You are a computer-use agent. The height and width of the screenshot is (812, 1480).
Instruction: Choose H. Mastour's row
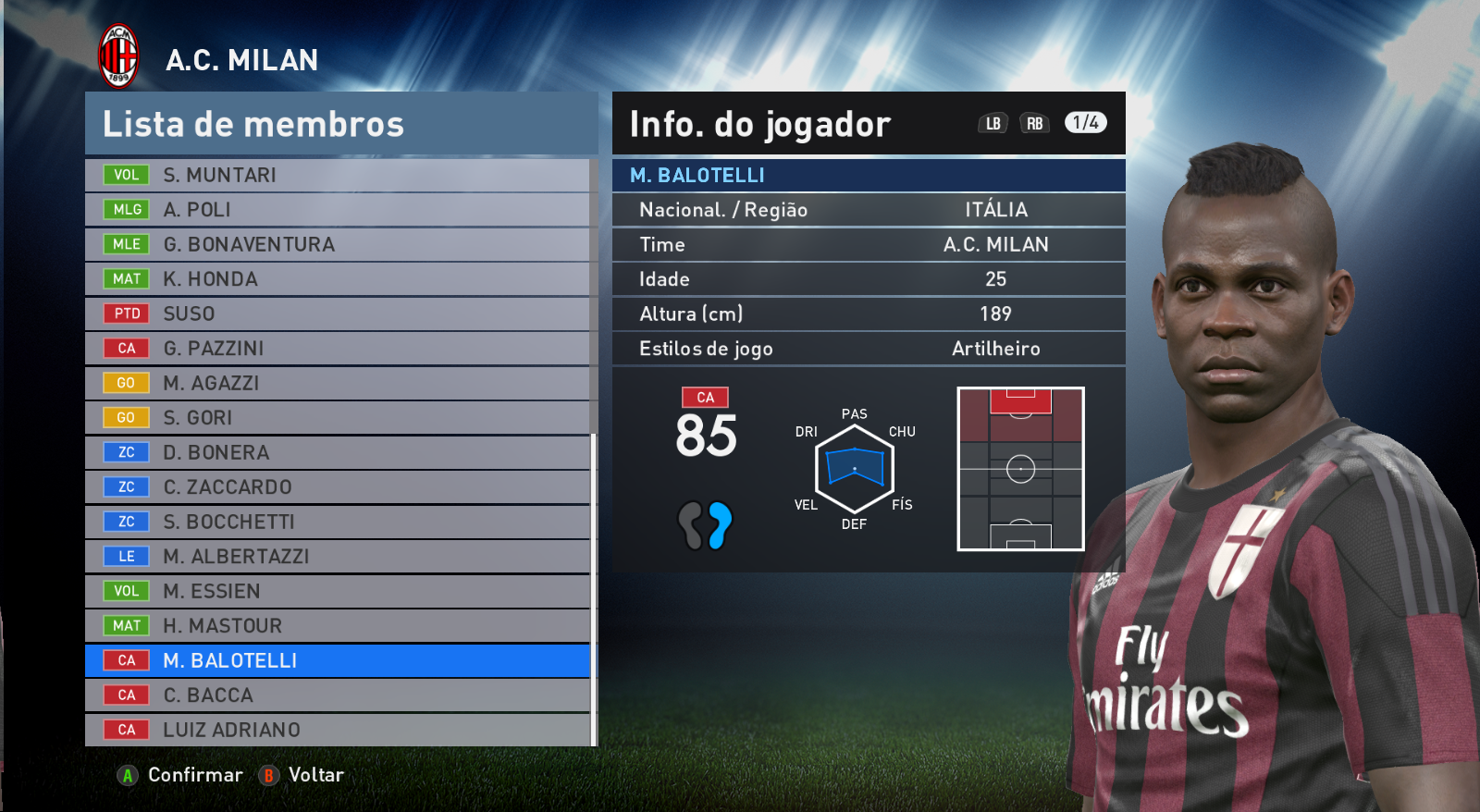click(338, 626)
